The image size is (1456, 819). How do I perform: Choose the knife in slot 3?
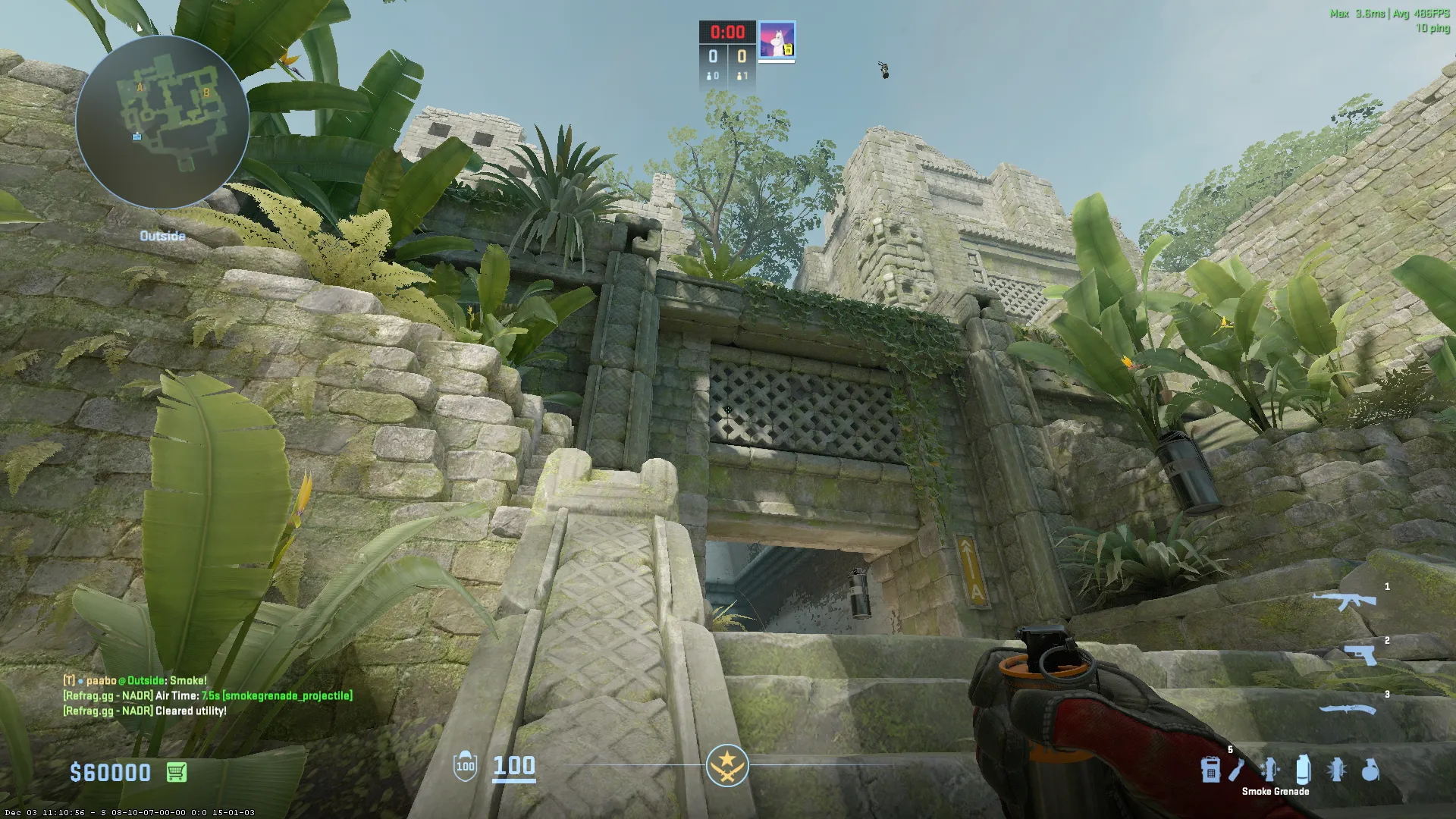pos(1347,710)
